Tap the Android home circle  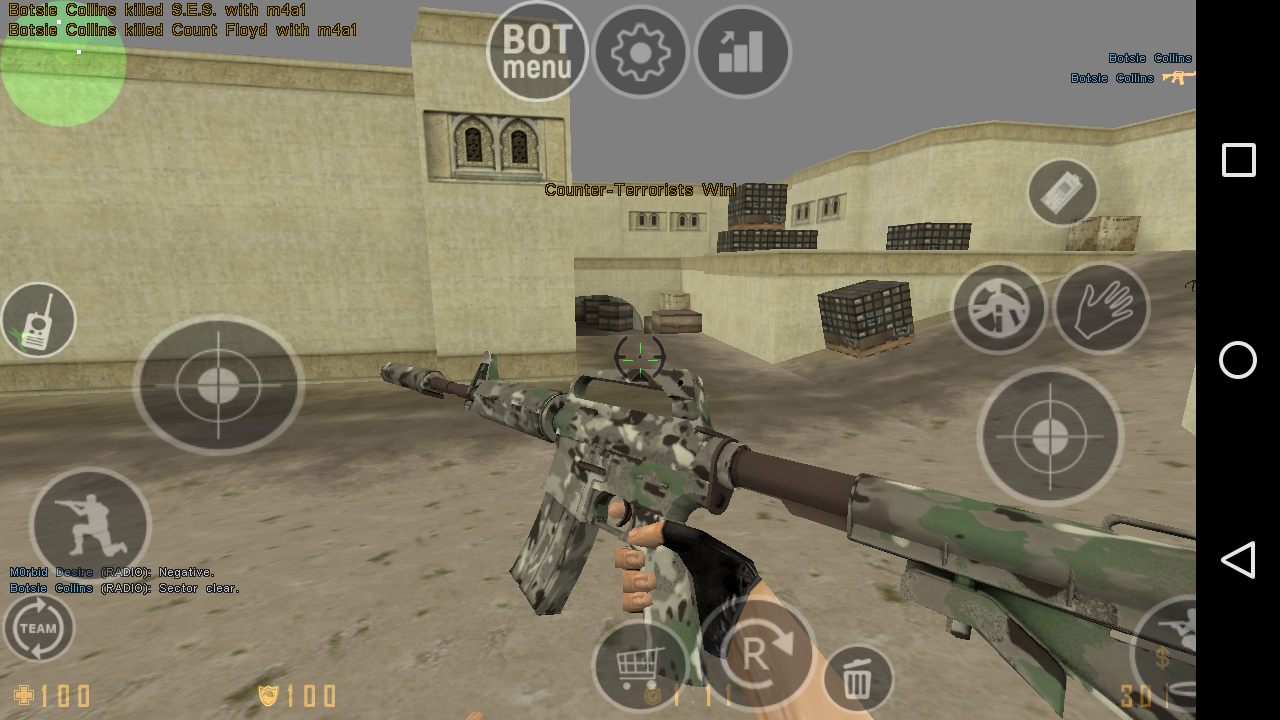point(1238,360)
